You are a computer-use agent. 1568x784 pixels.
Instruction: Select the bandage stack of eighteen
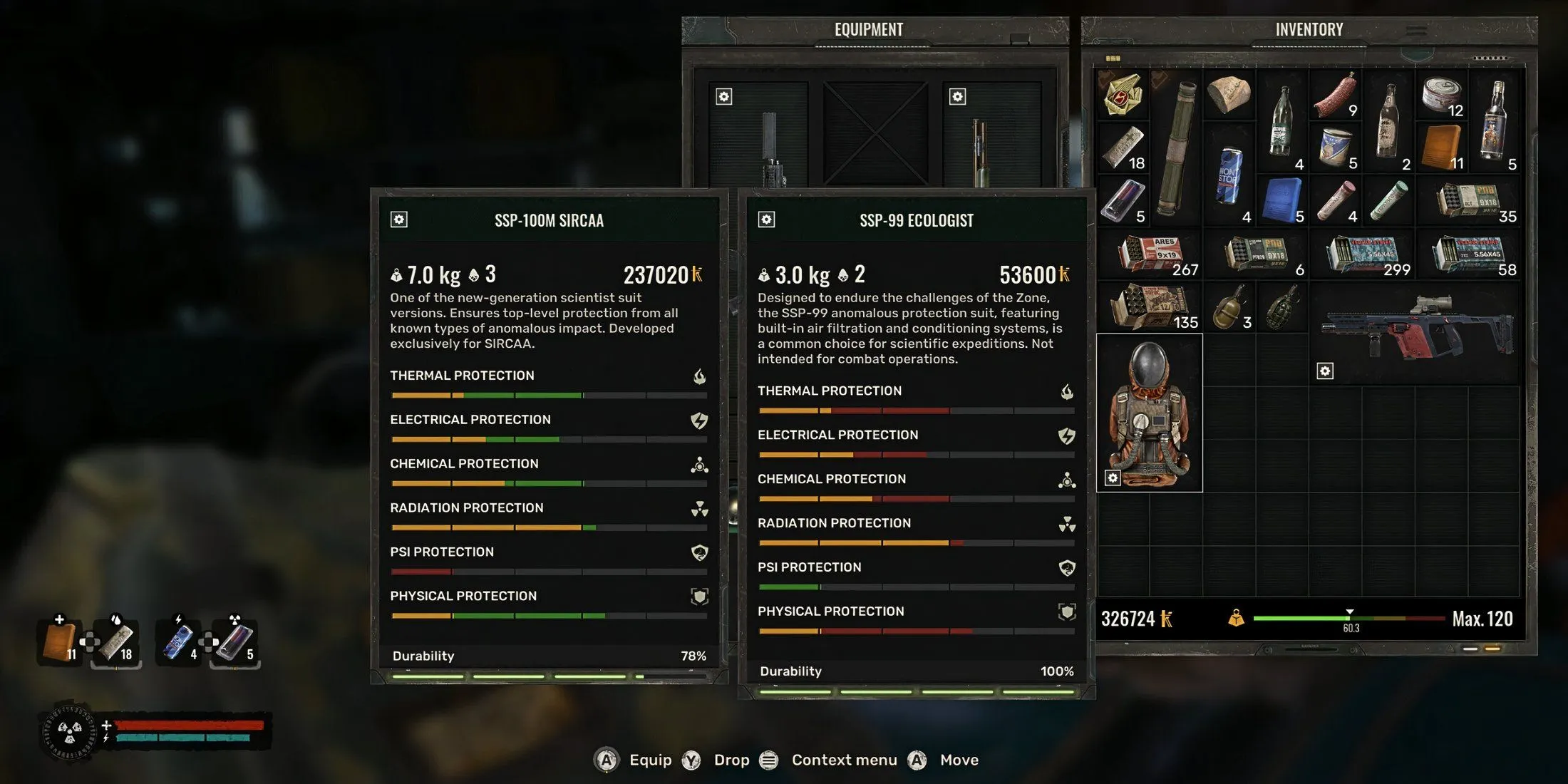click(x=1124, y=148)
